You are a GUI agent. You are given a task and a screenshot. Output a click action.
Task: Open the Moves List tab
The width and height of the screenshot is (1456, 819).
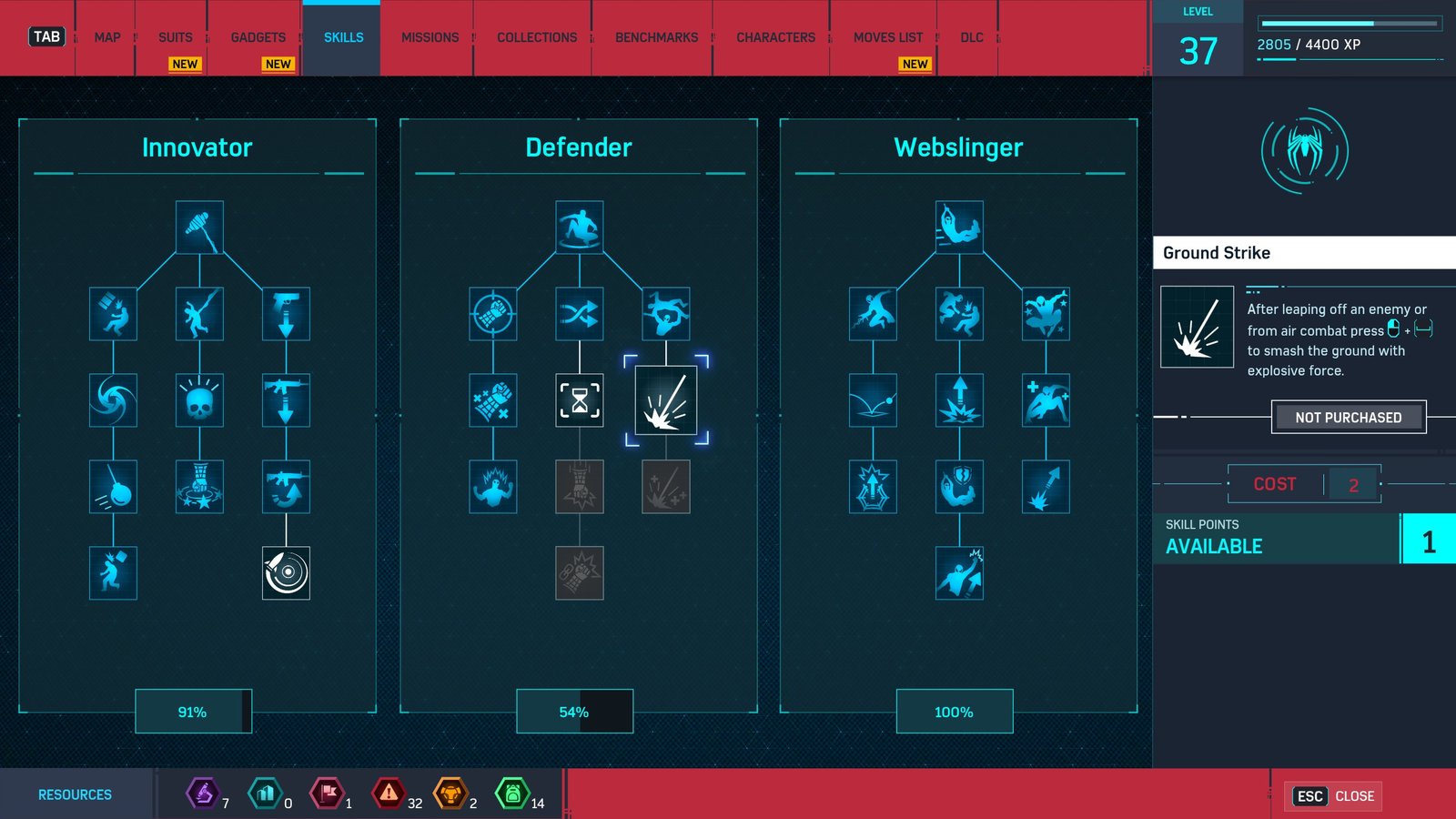click(887, 37)
